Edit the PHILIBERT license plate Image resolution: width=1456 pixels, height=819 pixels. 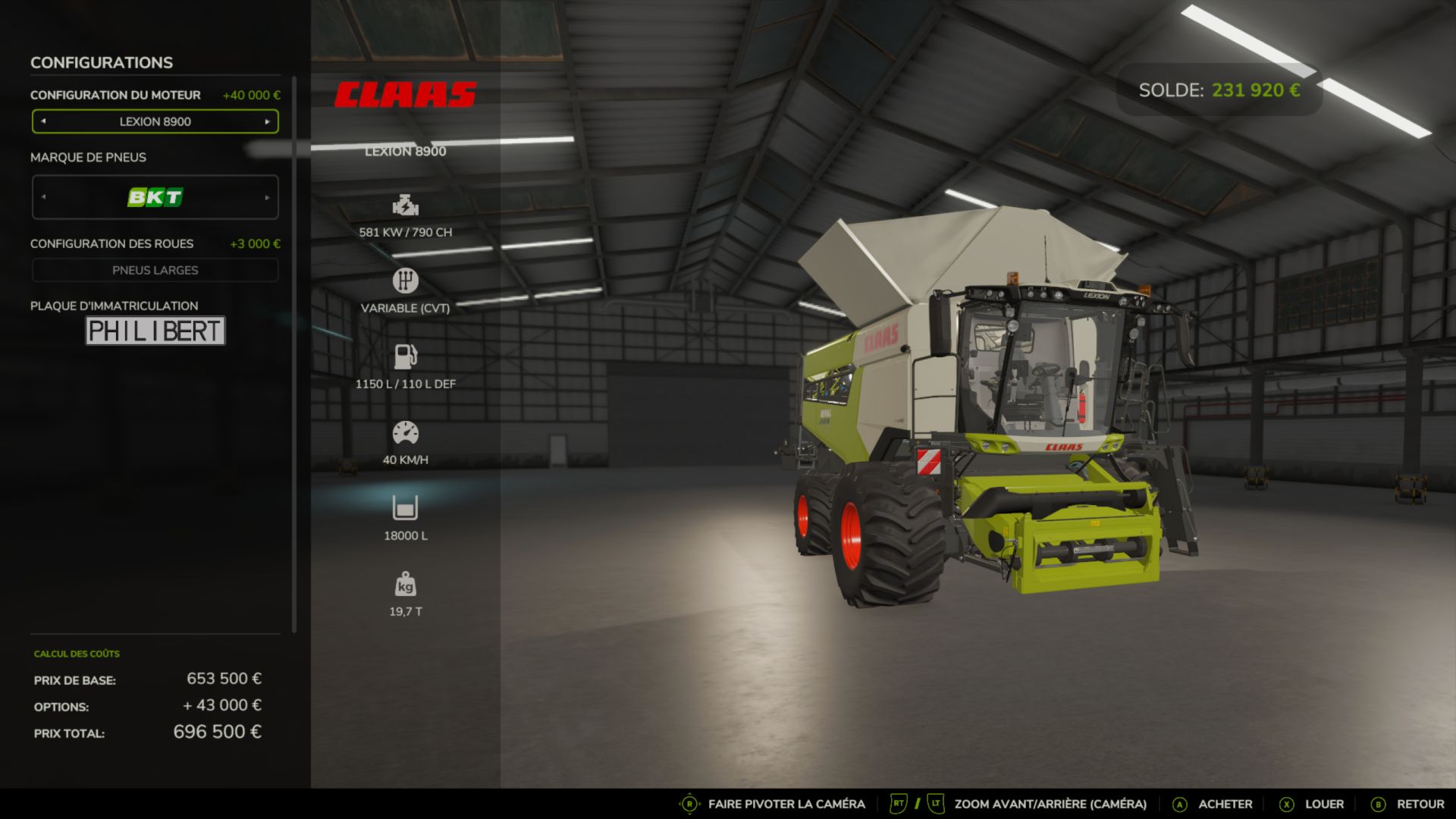tap(155, 331)
